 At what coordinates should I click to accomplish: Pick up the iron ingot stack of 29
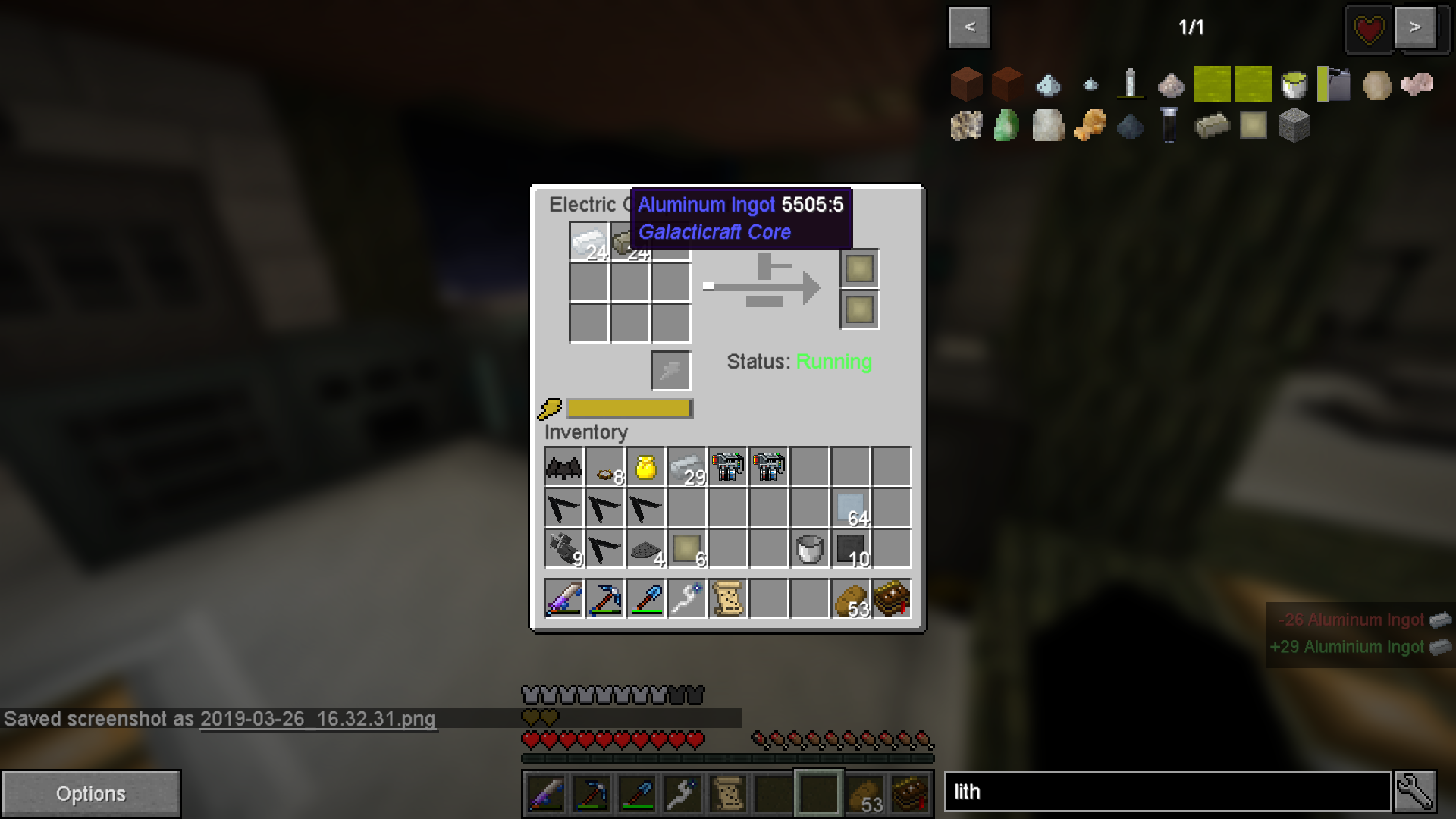pyautogui.click(x=686, y=466)
